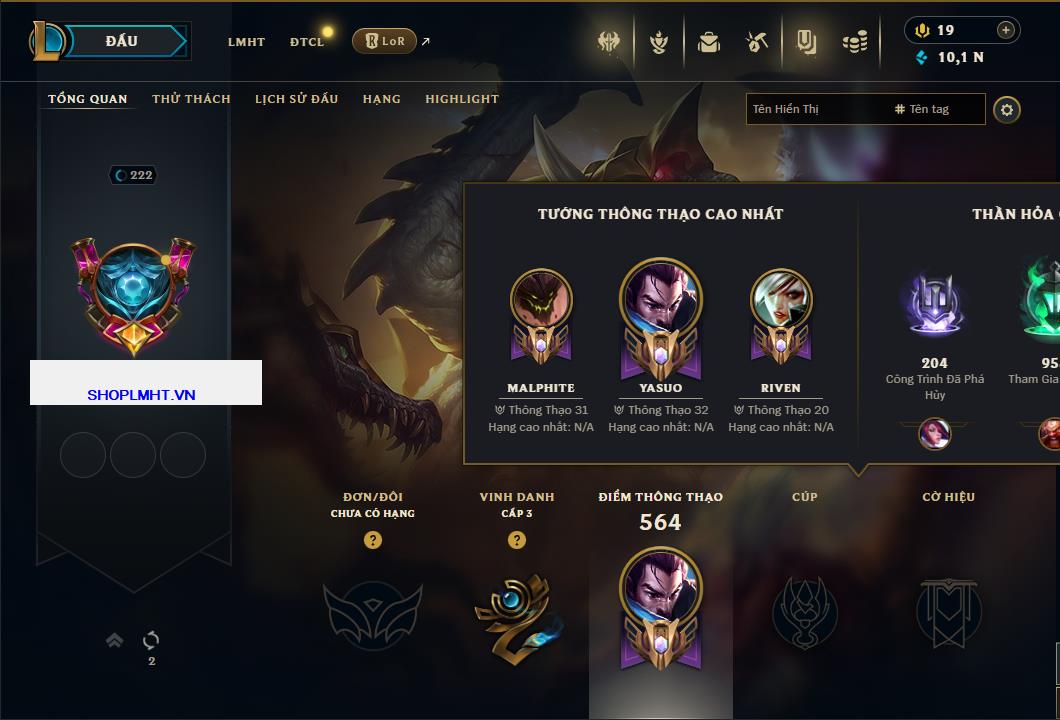
Task: Focus the Tên Hiển Thị search field
Action: point(815,109)
